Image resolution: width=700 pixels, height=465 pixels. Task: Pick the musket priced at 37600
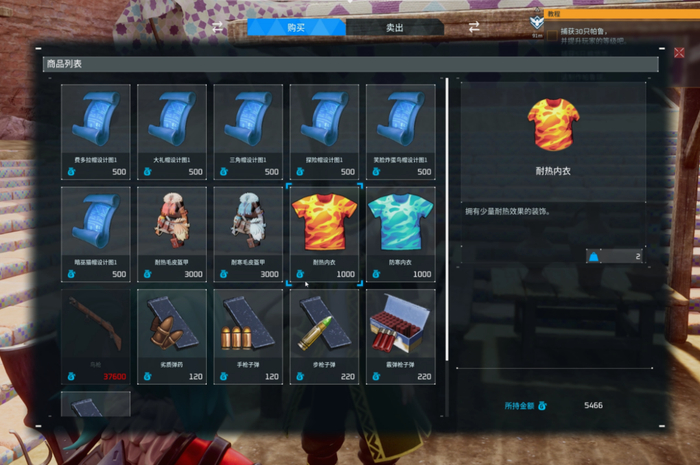tap(96, 336)
